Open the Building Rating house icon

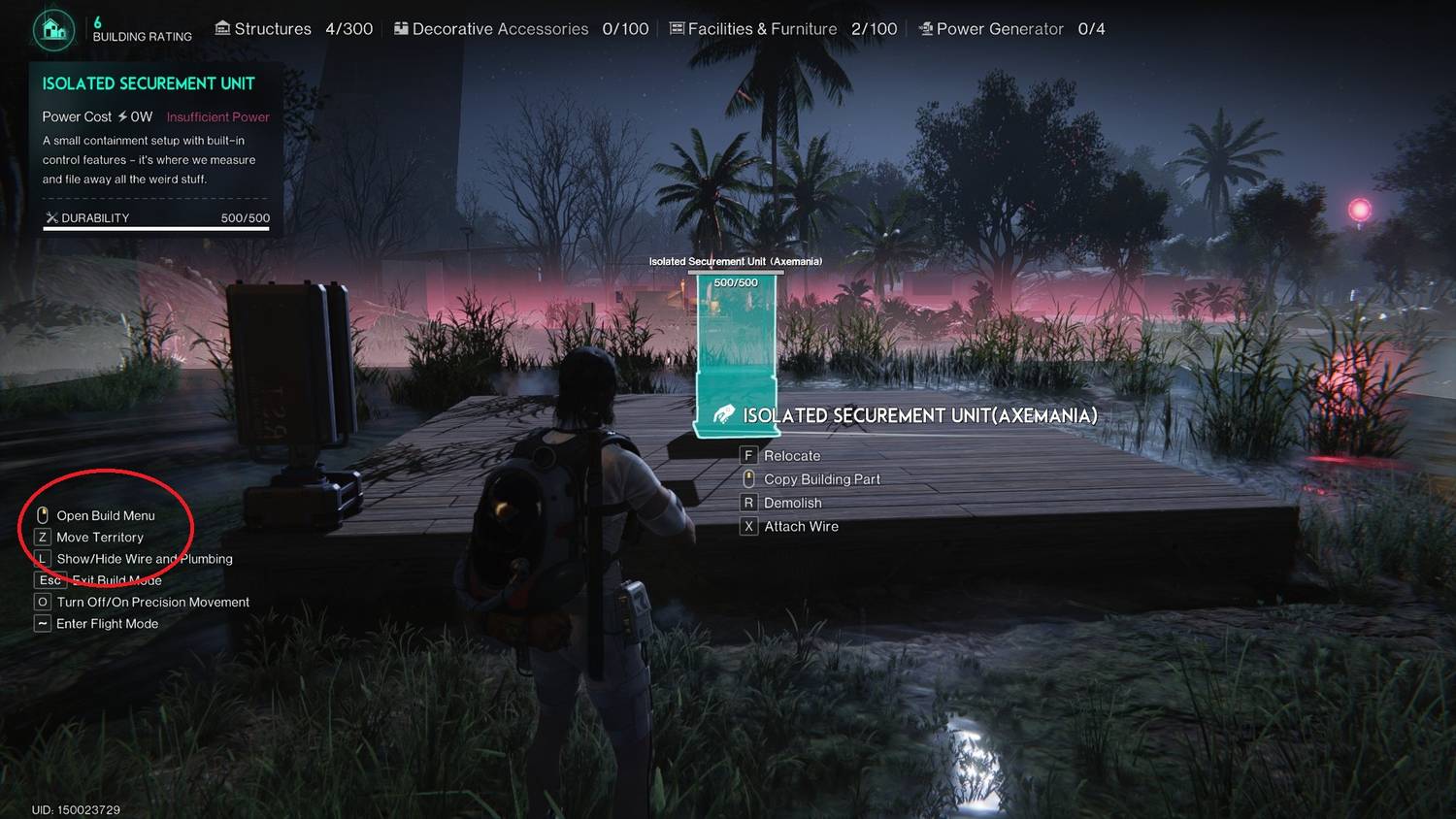click(54, 30)
